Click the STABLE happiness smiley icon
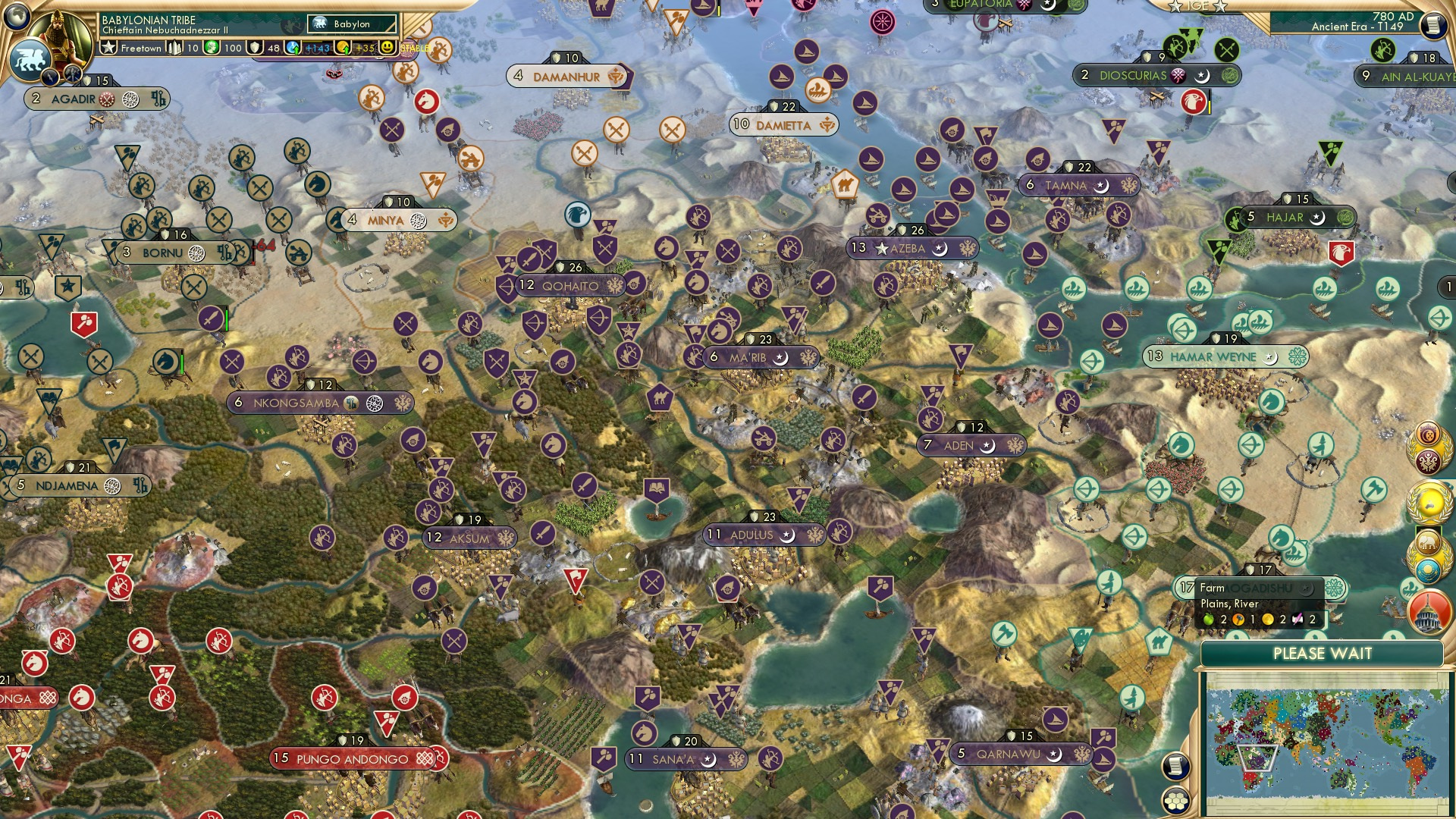The width and height of the screenshot is (1456, 819). click(x=387, y=48)
